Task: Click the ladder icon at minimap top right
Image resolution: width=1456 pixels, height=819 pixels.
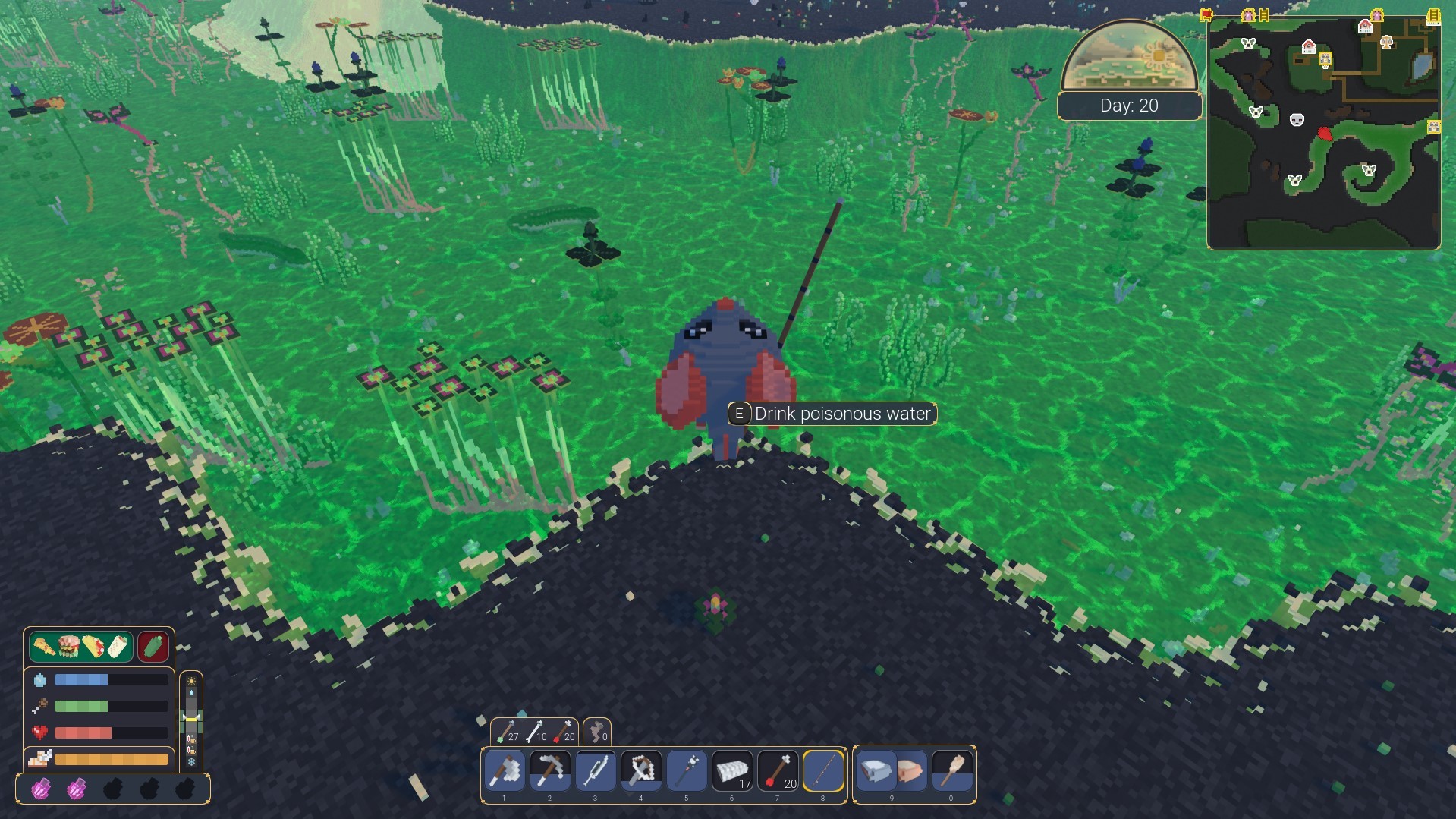Action: 1433,17
